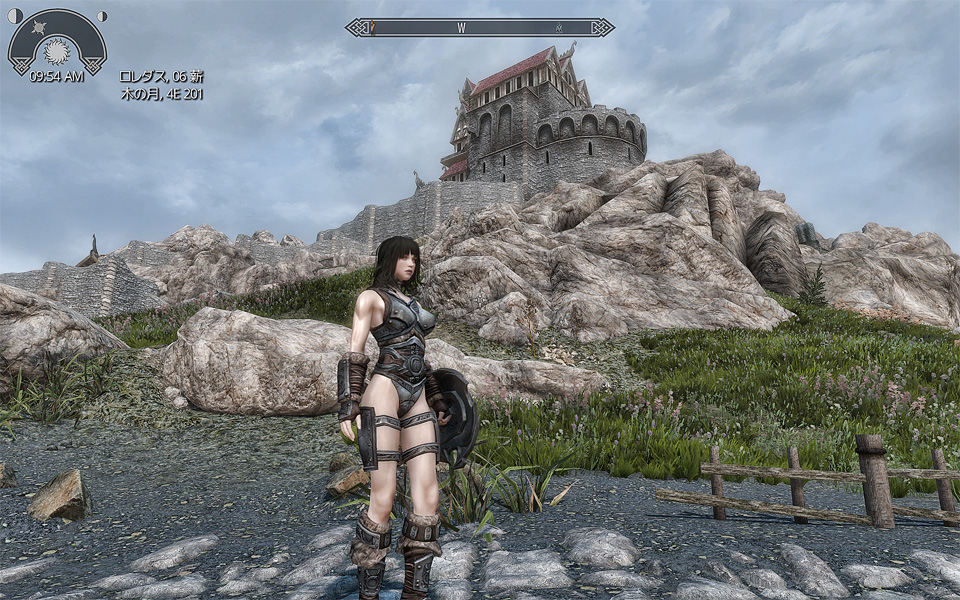Click the compass bar showing W

480,28
